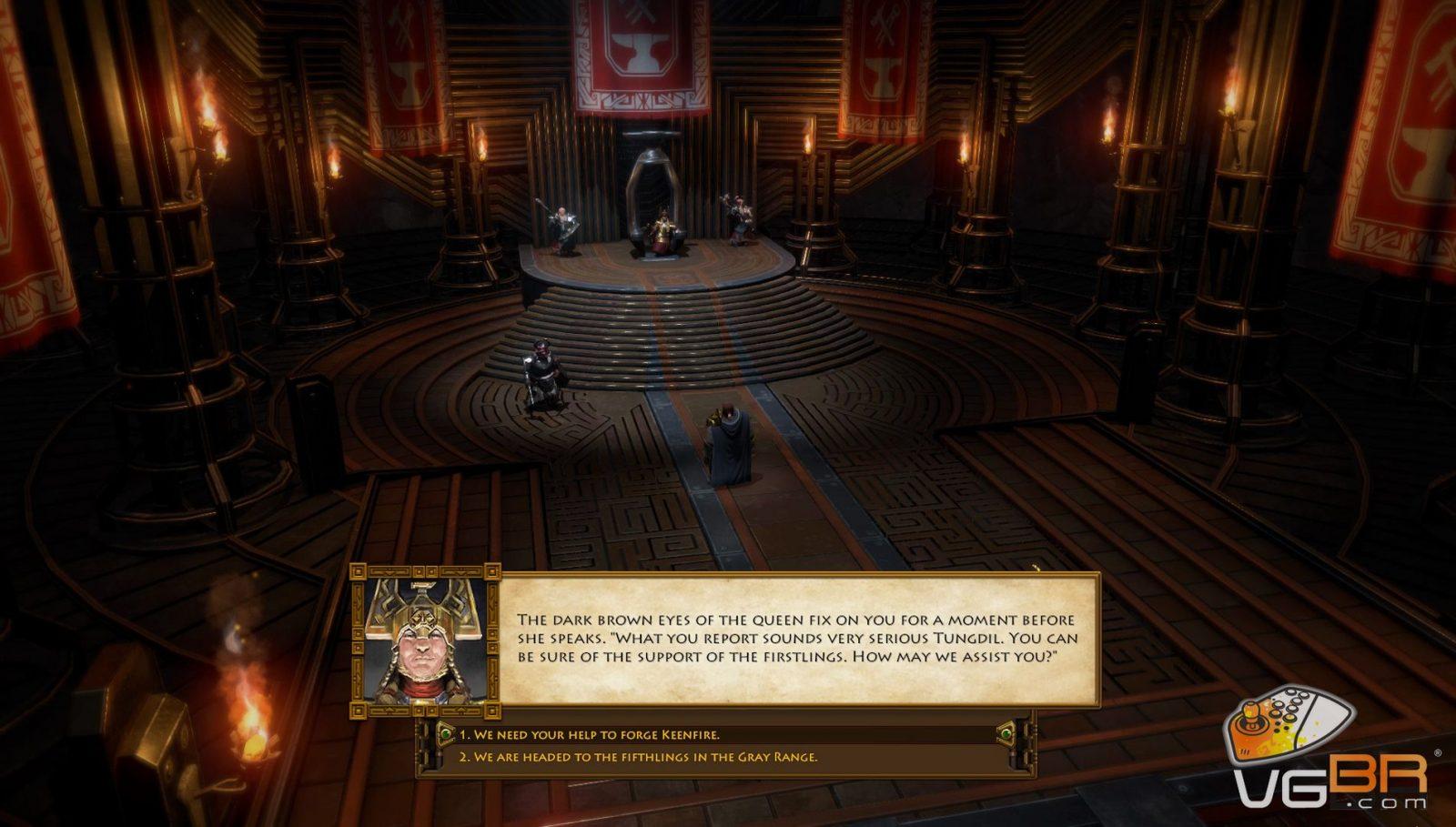This screenshot has height=827, width=1456.
Task: Choose the reply about forging Keenfire
Action: [x=589, y=734]
